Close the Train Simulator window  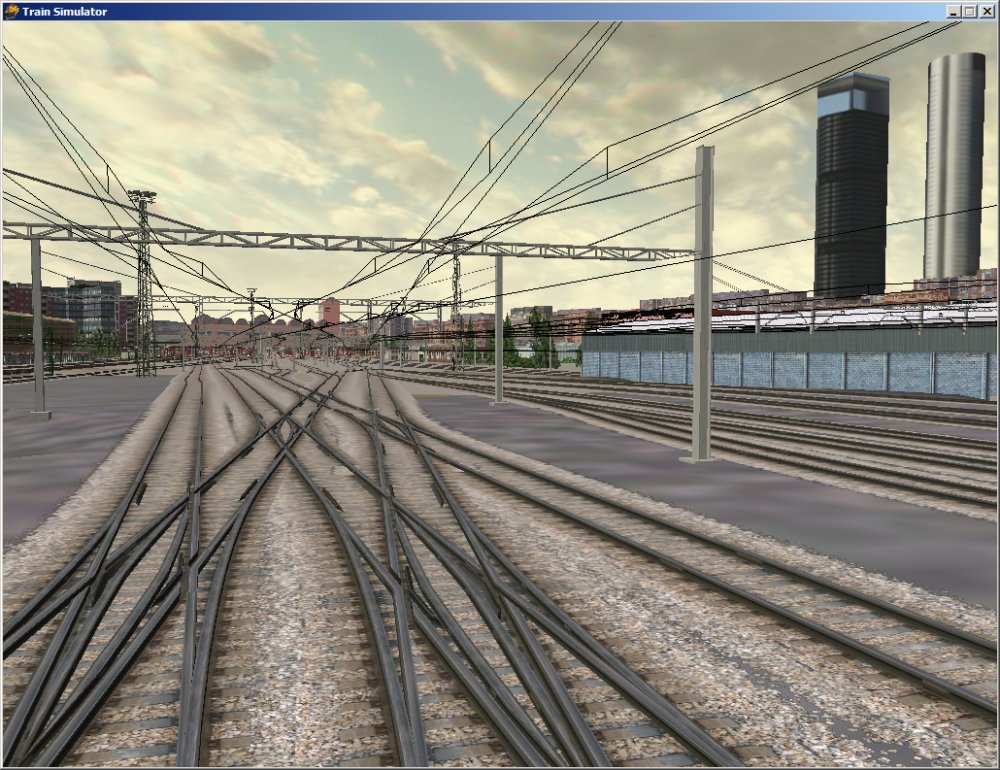(987, 11)
